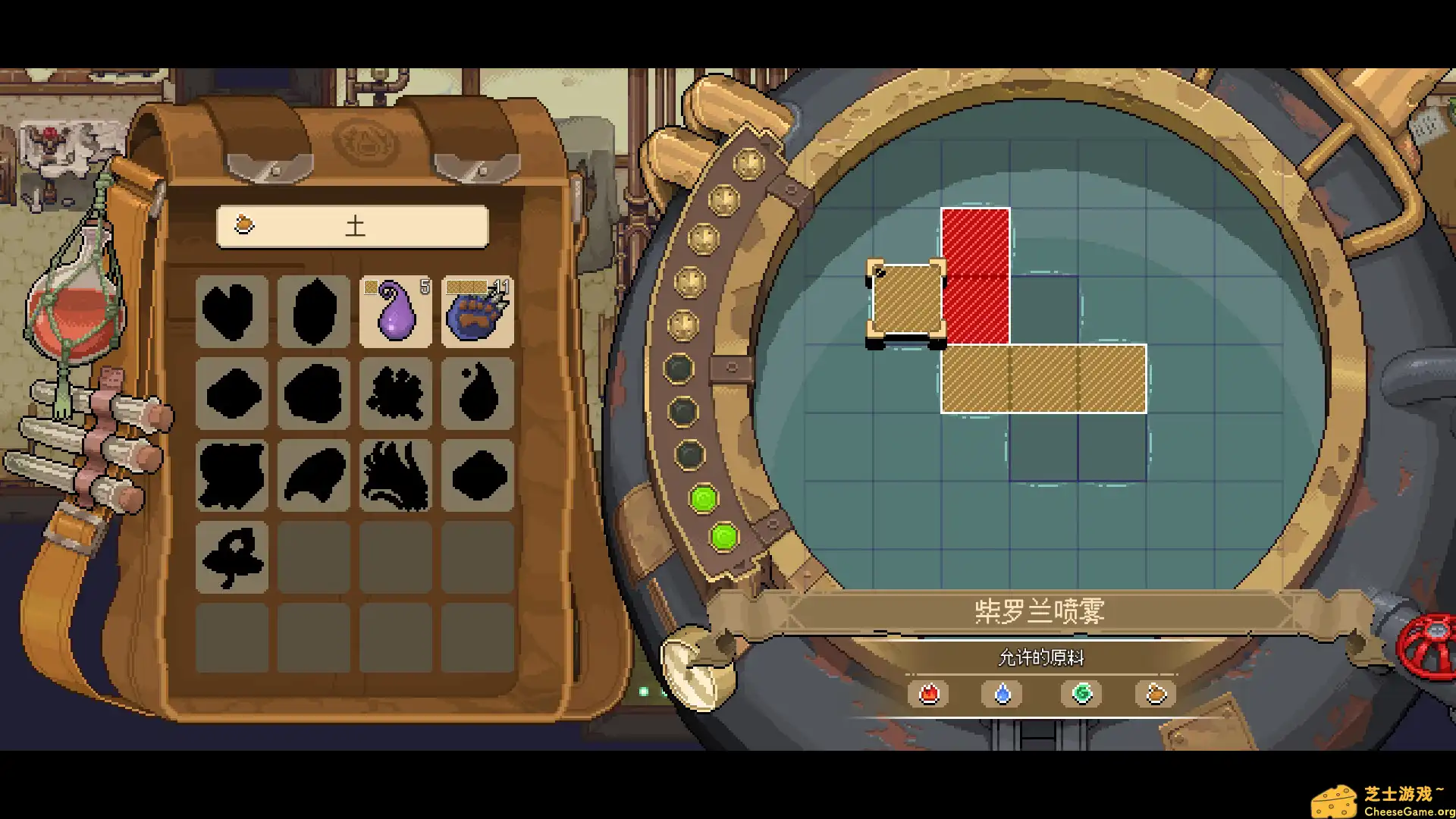Select the 土 ingredient category tab
1456x819 pixels.
(353, 225)
